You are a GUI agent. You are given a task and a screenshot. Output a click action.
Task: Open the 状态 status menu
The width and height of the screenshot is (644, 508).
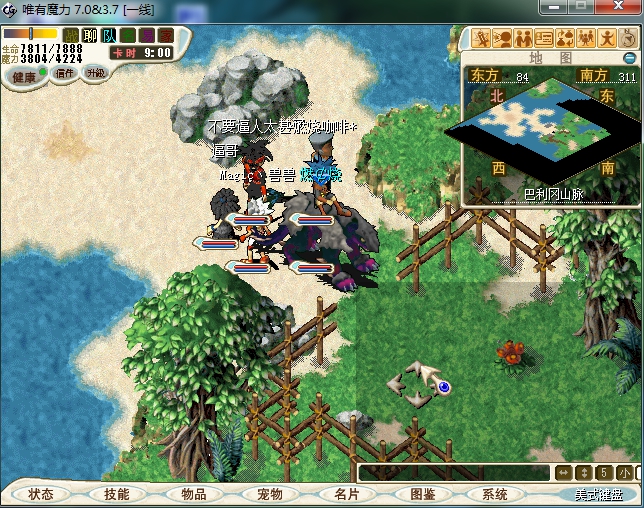41,494
